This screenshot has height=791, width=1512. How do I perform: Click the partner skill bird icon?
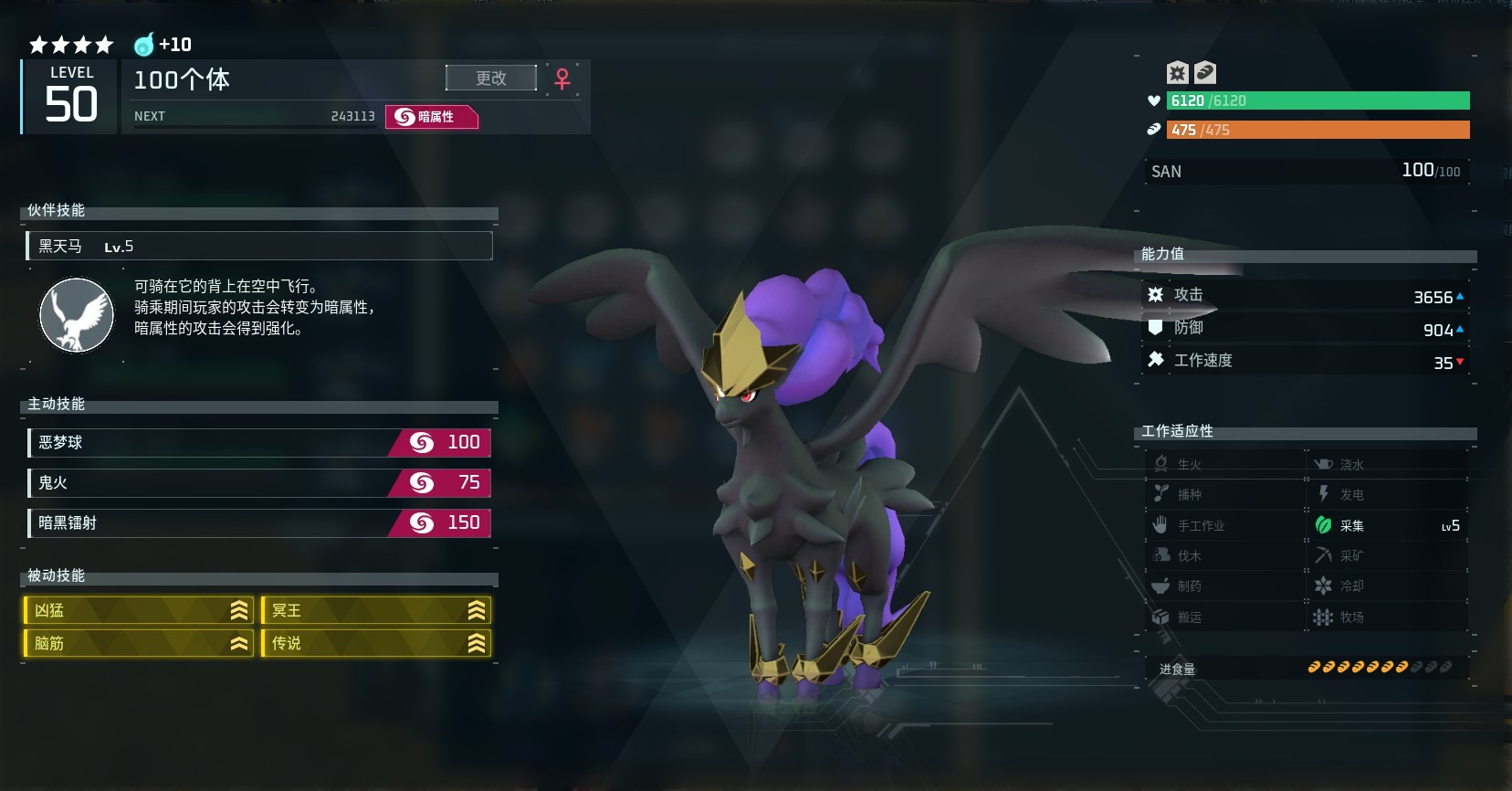tap(77, 315)
